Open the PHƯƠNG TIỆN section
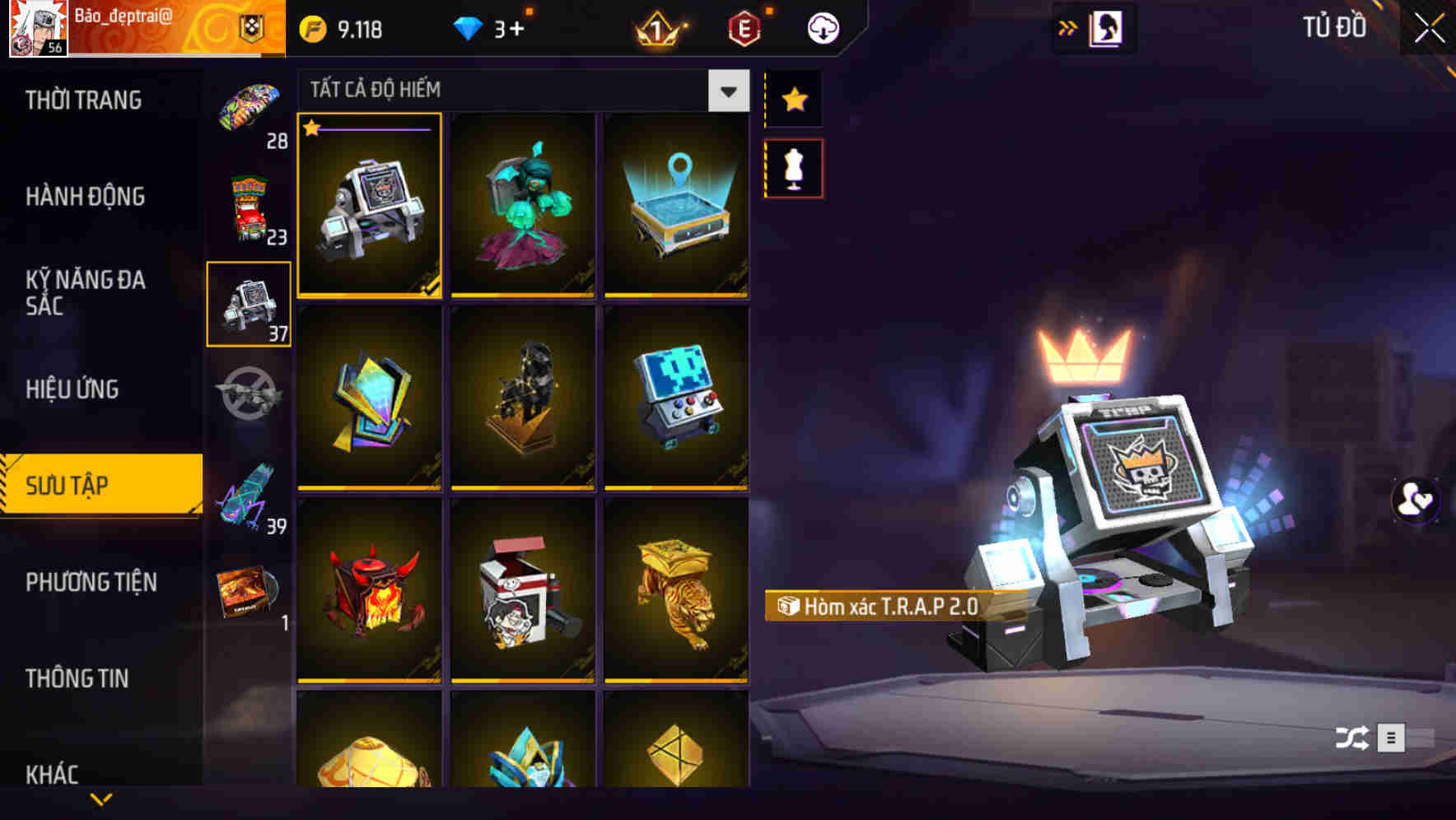This screenshot has width=1456, height=820. click(91, 582)
